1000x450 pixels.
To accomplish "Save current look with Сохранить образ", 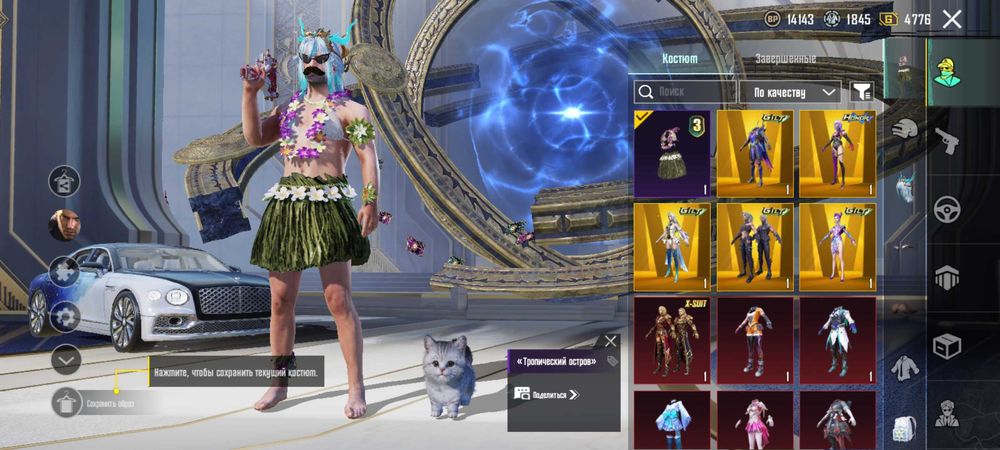I will click(x=66, y=403).
